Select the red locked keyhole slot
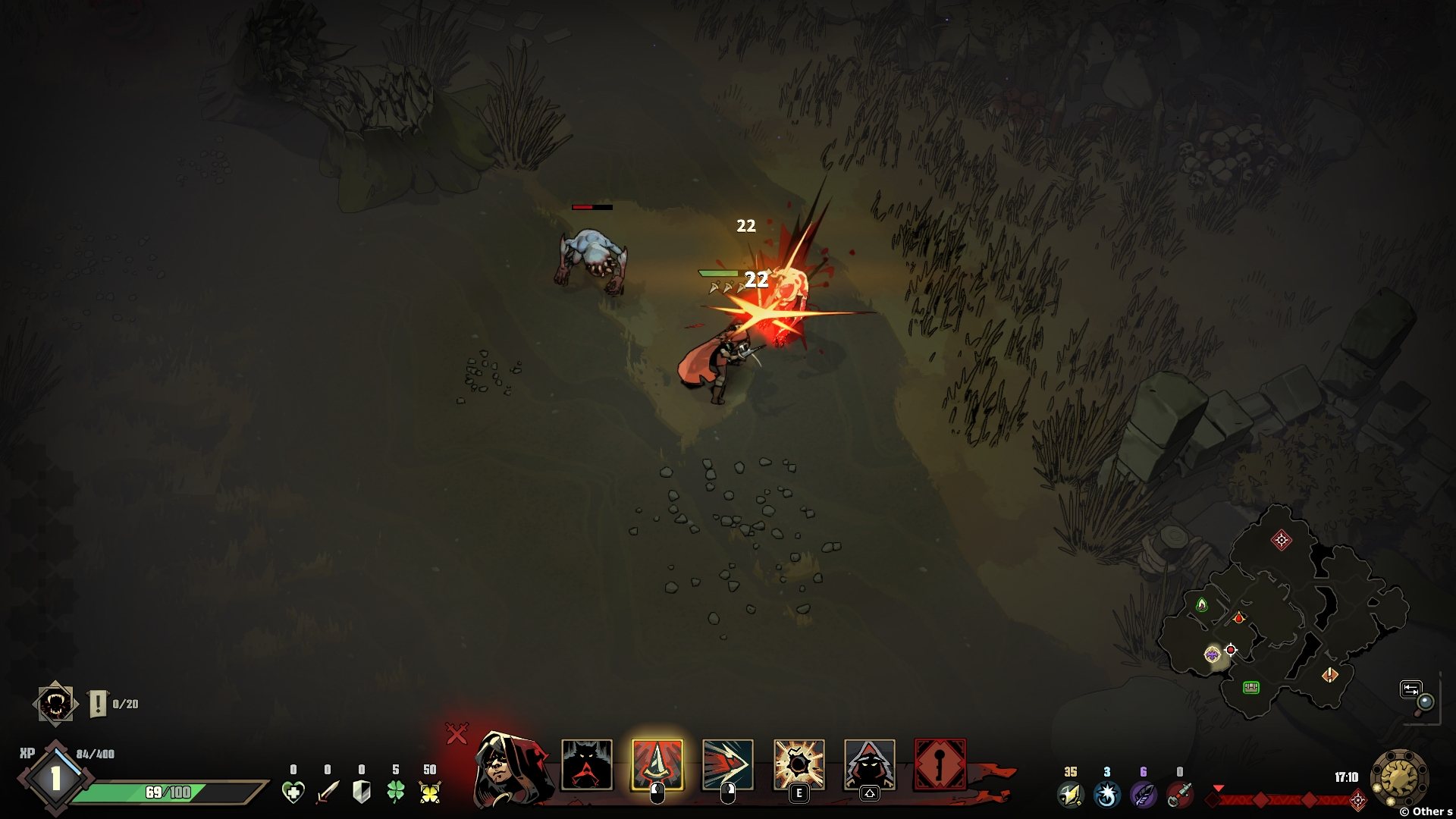This screenshot has width=1456, height=819. 940,764
